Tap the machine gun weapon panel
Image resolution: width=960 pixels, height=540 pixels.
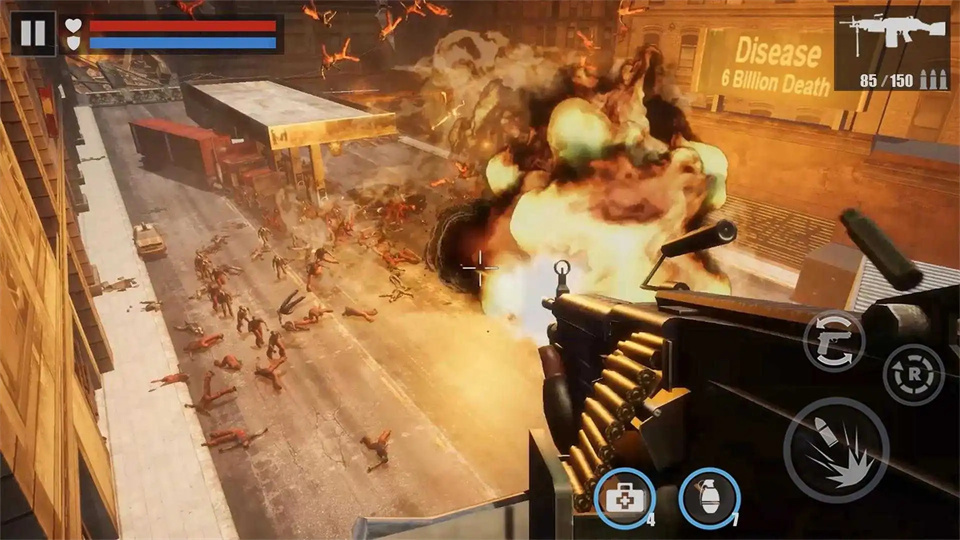[892, 48]
